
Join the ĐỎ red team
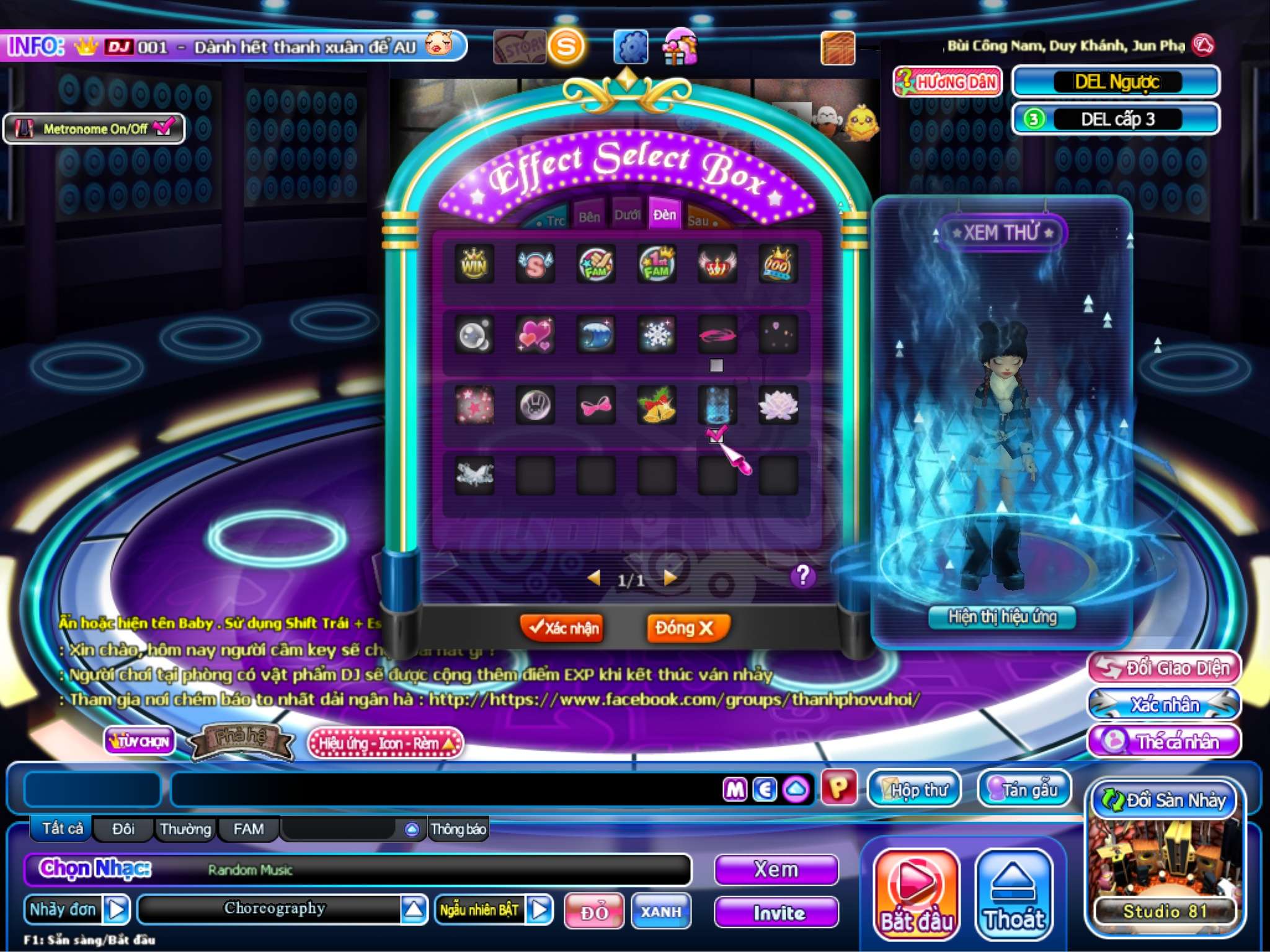pos(593,911)
